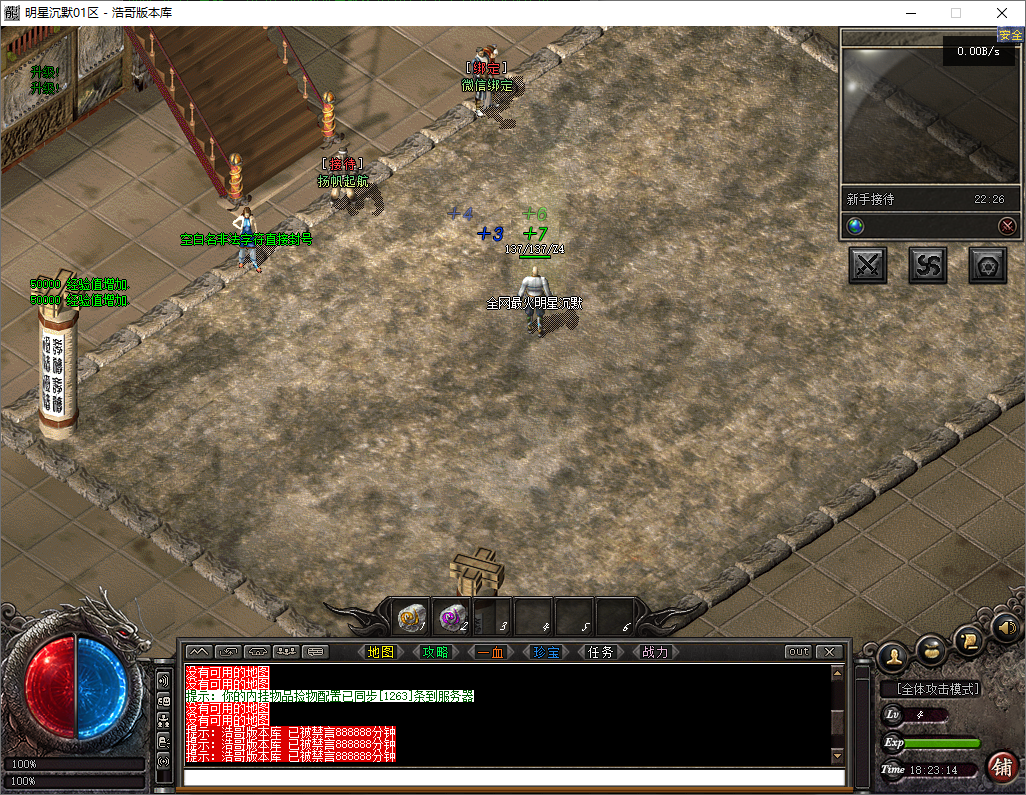Click the crossed swords square button
This screenshot has height=795, width=1026.
pos(868,265)
